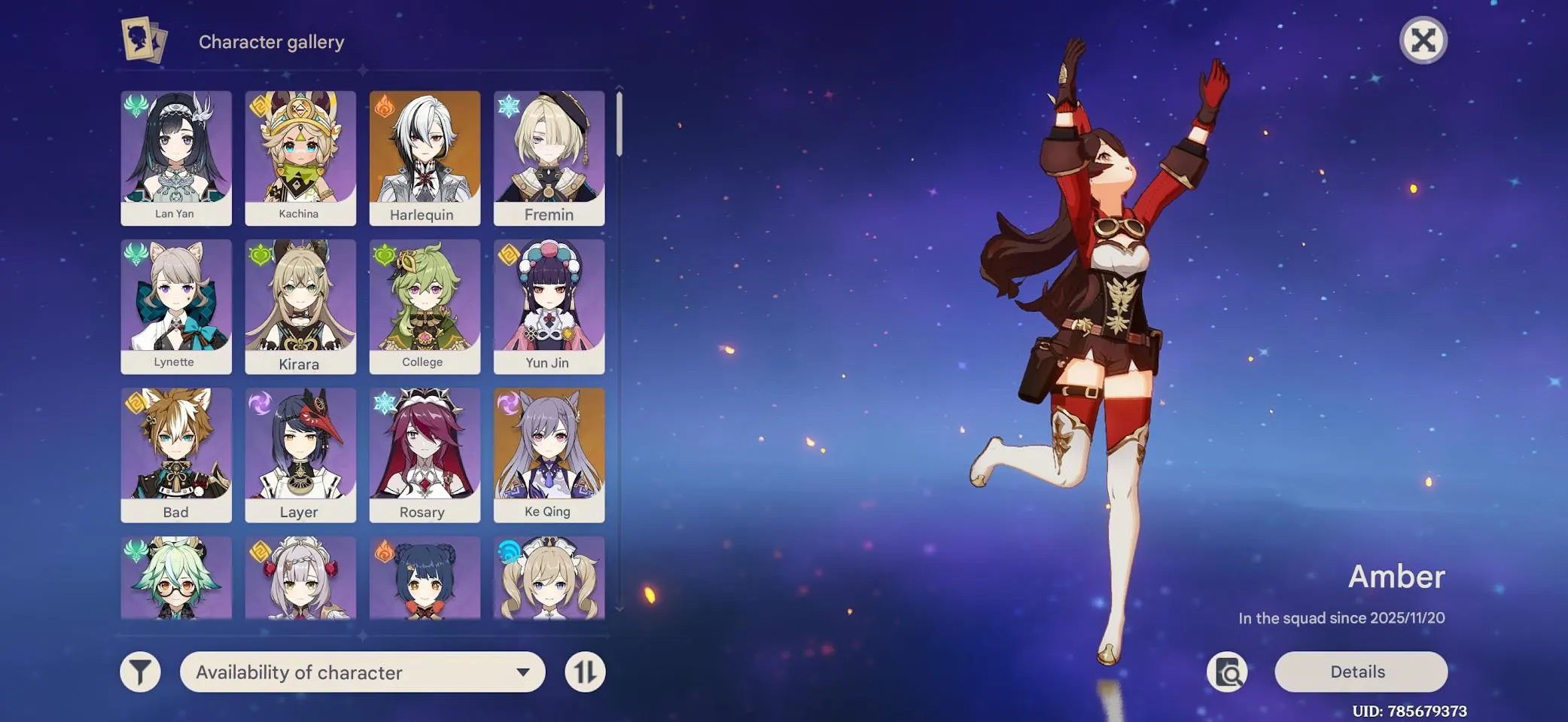Click the Dendro element icon on Kirara's card

258,255
